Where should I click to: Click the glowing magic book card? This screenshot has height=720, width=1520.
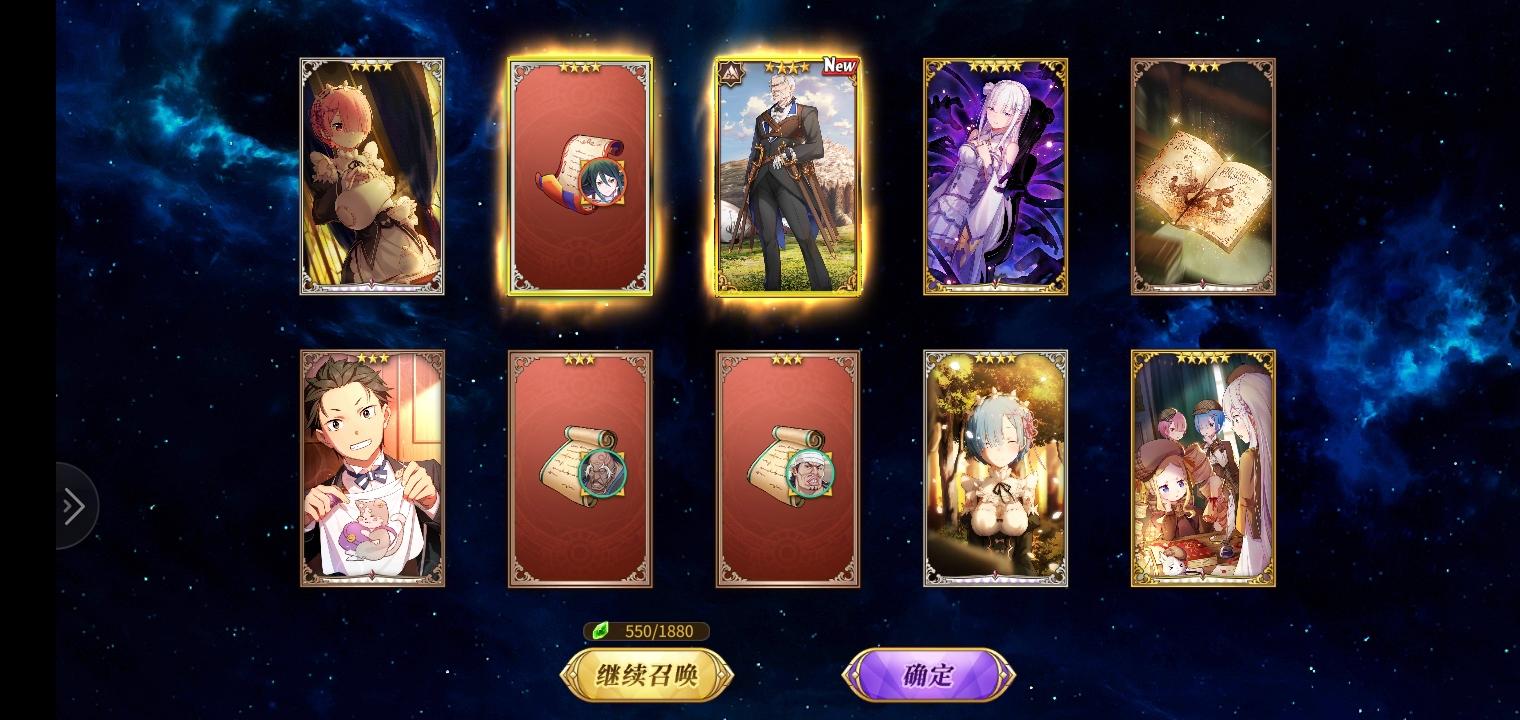point(1203,177)
